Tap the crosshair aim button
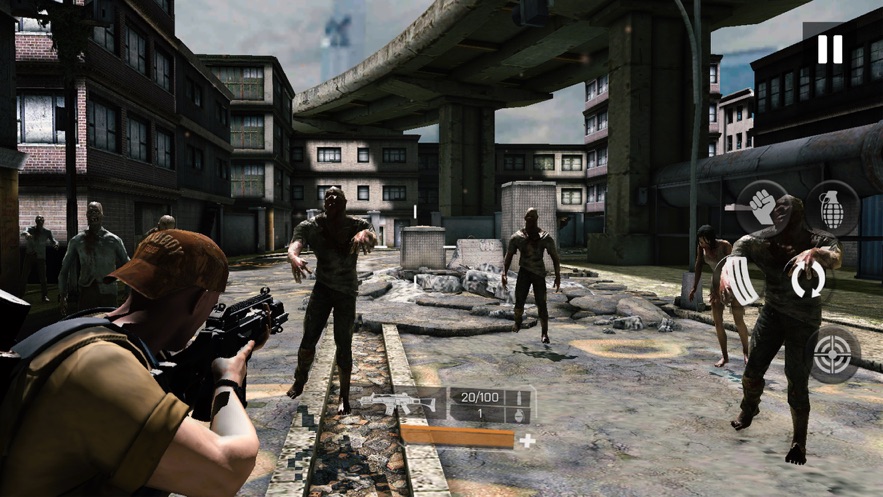Screen dimensions: 883x497 click(833, 354)
